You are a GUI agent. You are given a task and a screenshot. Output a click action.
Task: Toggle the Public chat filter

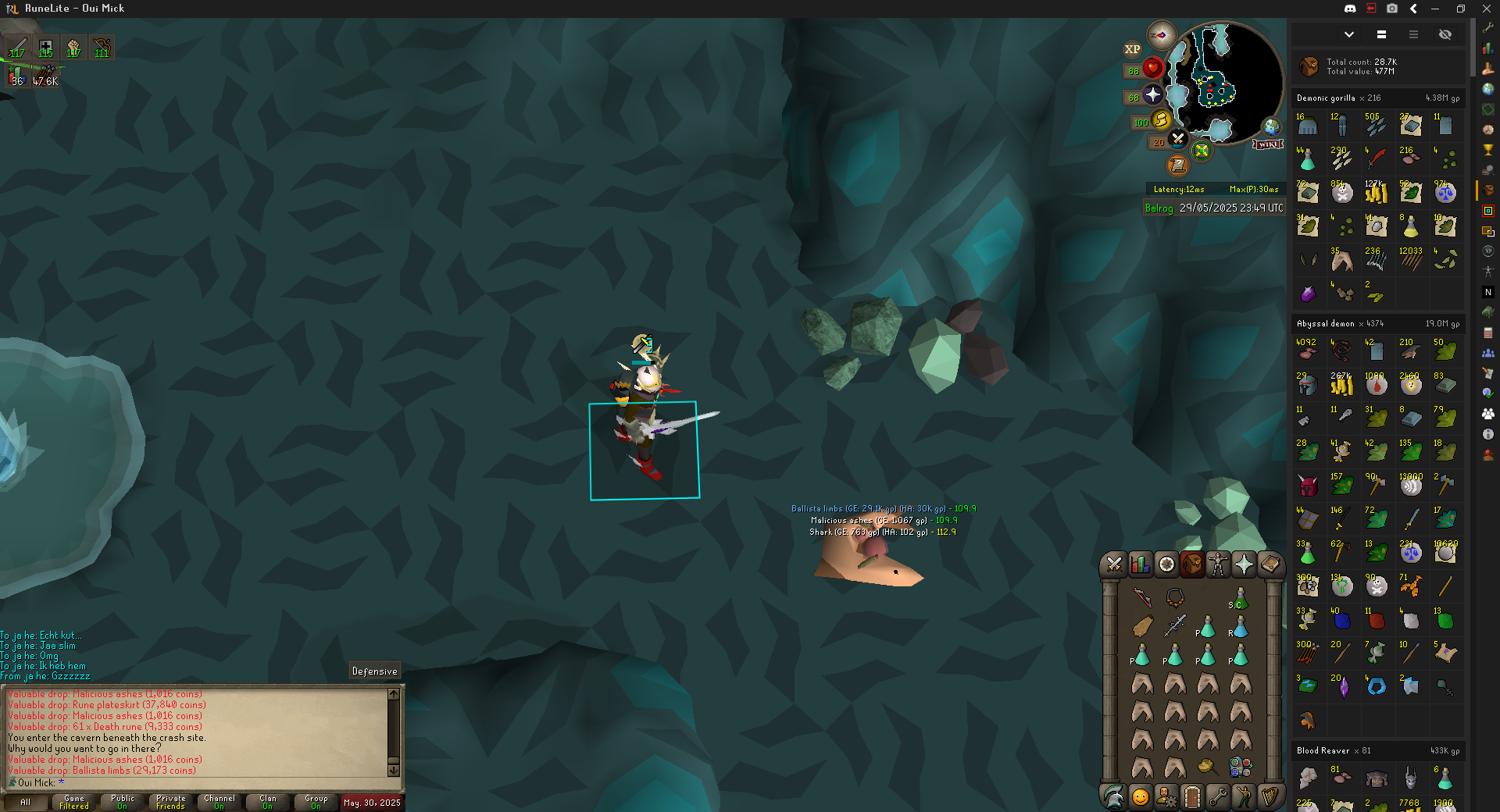(x=123, y=802)
